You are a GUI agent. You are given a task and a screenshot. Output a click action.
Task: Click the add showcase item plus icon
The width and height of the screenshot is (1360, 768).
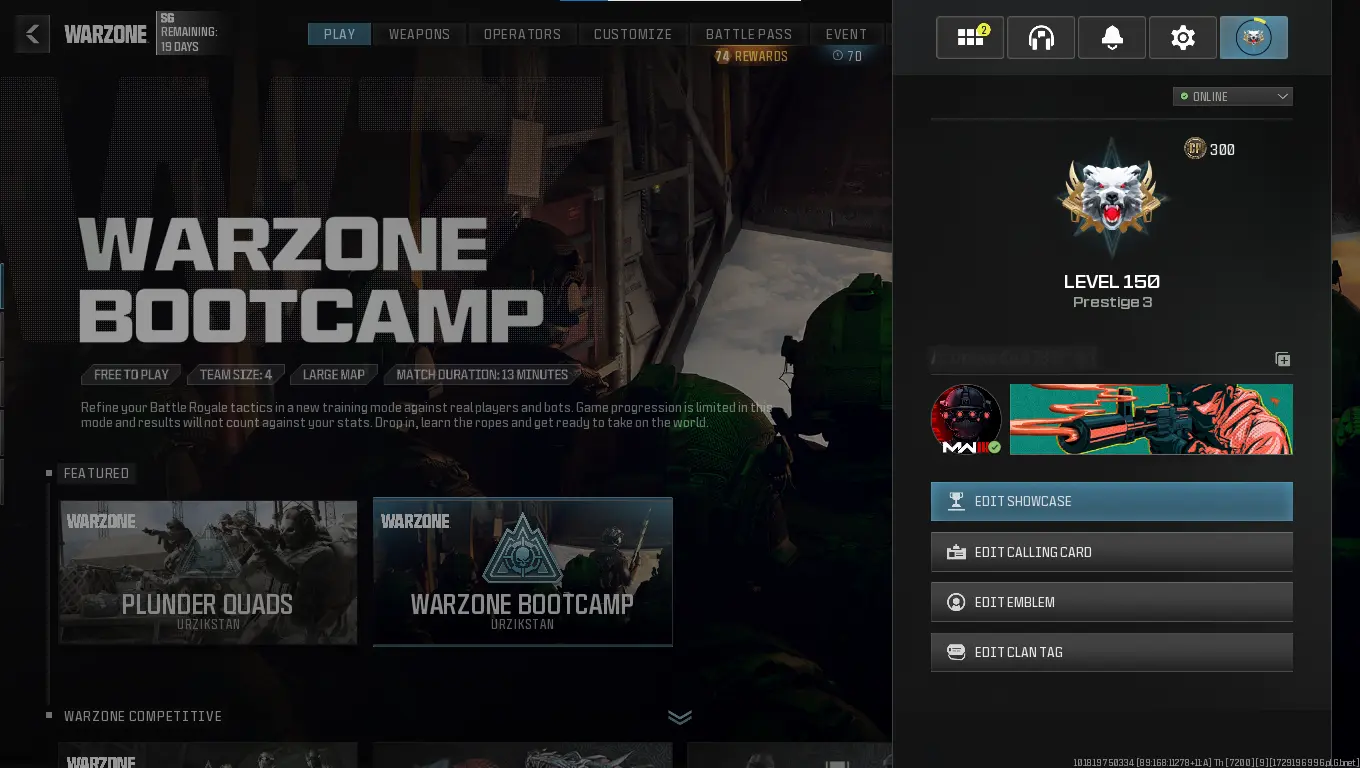pyautogui.click(x=1283, y=359)
